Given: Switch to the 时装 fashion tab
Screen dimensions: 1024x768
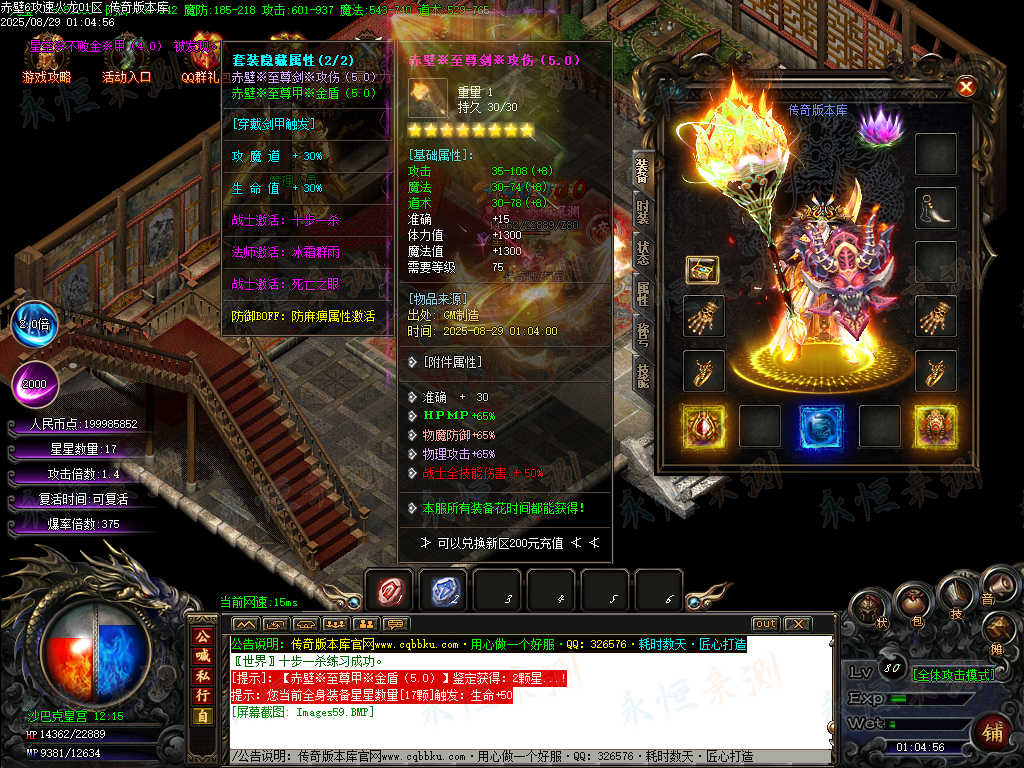Looking at the screenshot, I should pyautogui.click(x=643, y=212).
